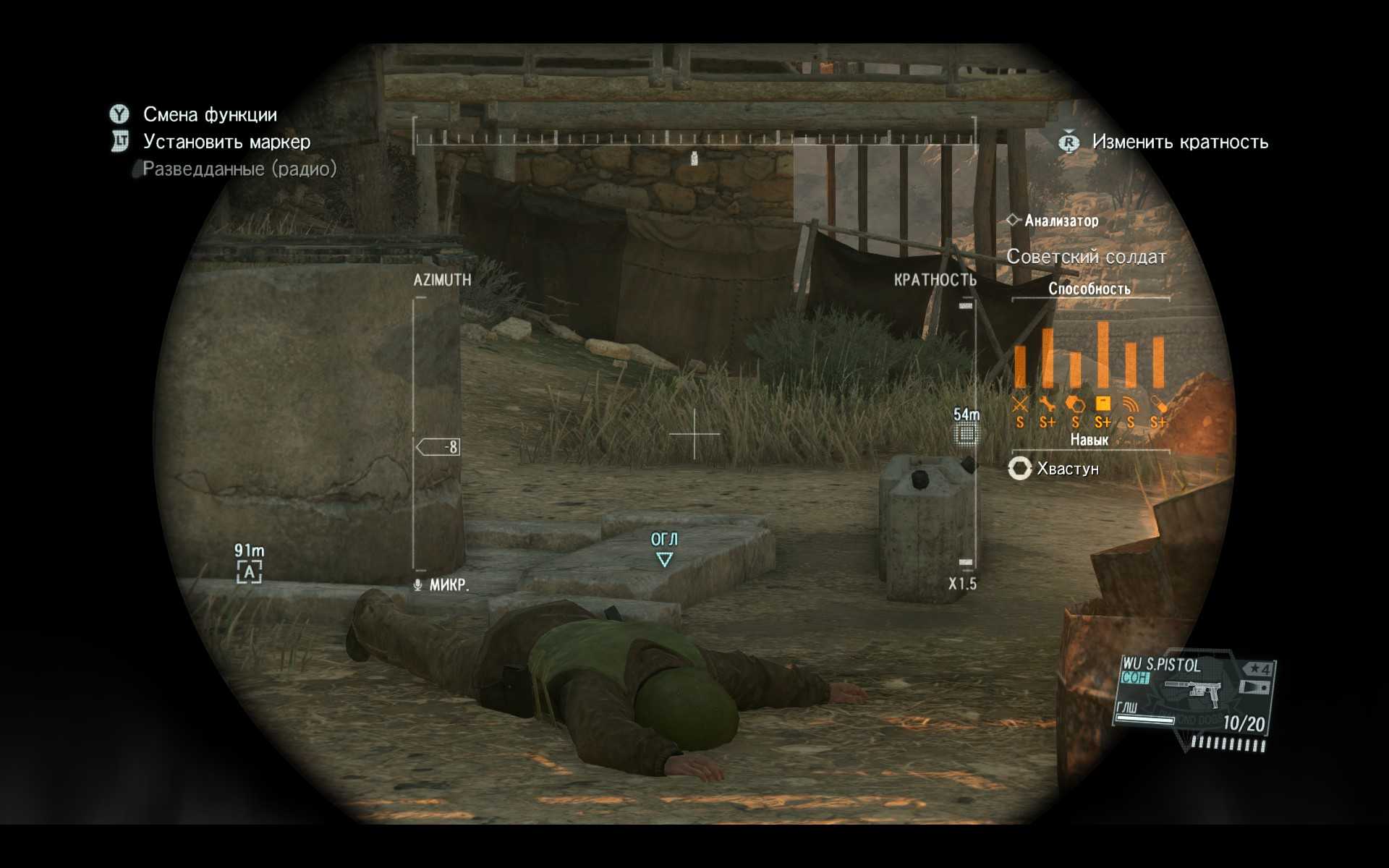Open Разведданные (радио) option
1389x868 pixels.
[x=239, y=169]
